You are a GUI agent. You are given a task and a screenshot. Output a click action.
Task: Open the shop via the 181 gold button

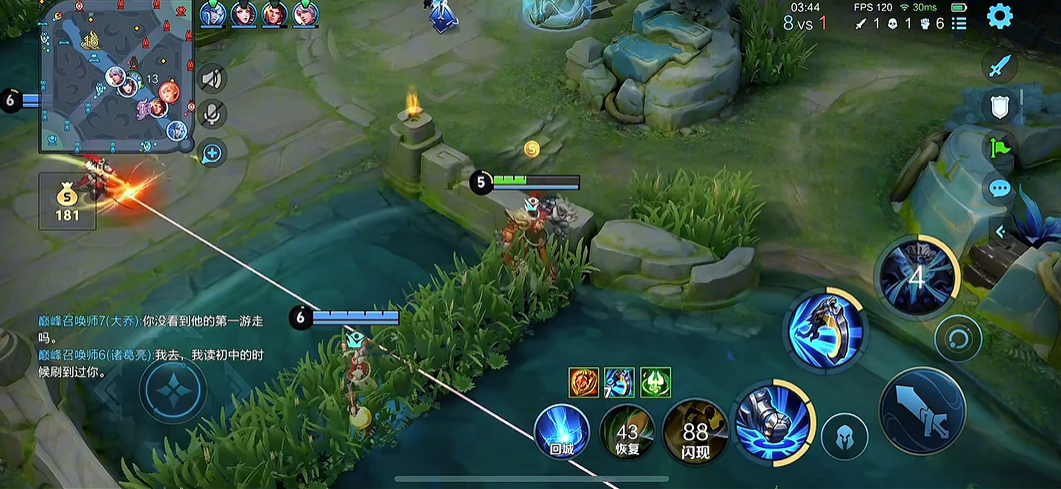[x=67, y=202]
